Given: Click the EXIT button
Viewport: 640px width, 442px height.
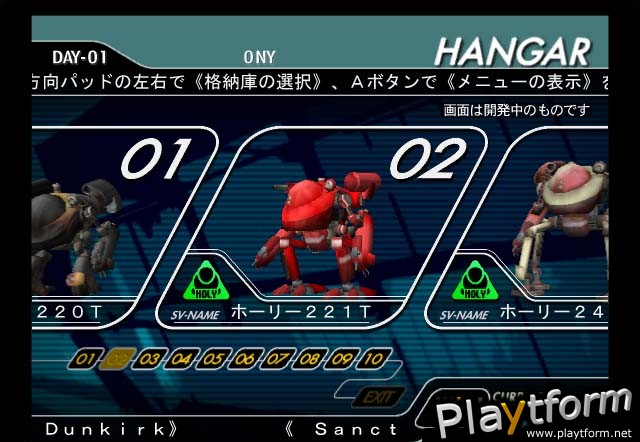Looking at the screenshot, I should (377, 398).
